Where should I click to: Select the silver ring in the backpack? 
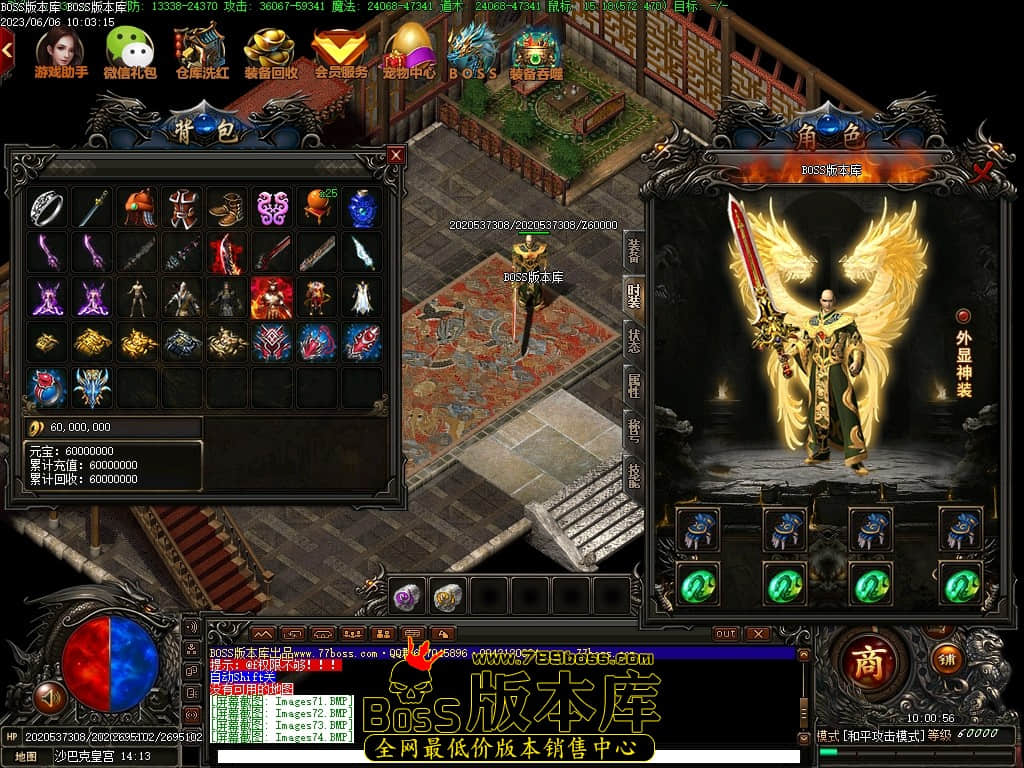tap(47, 207)
